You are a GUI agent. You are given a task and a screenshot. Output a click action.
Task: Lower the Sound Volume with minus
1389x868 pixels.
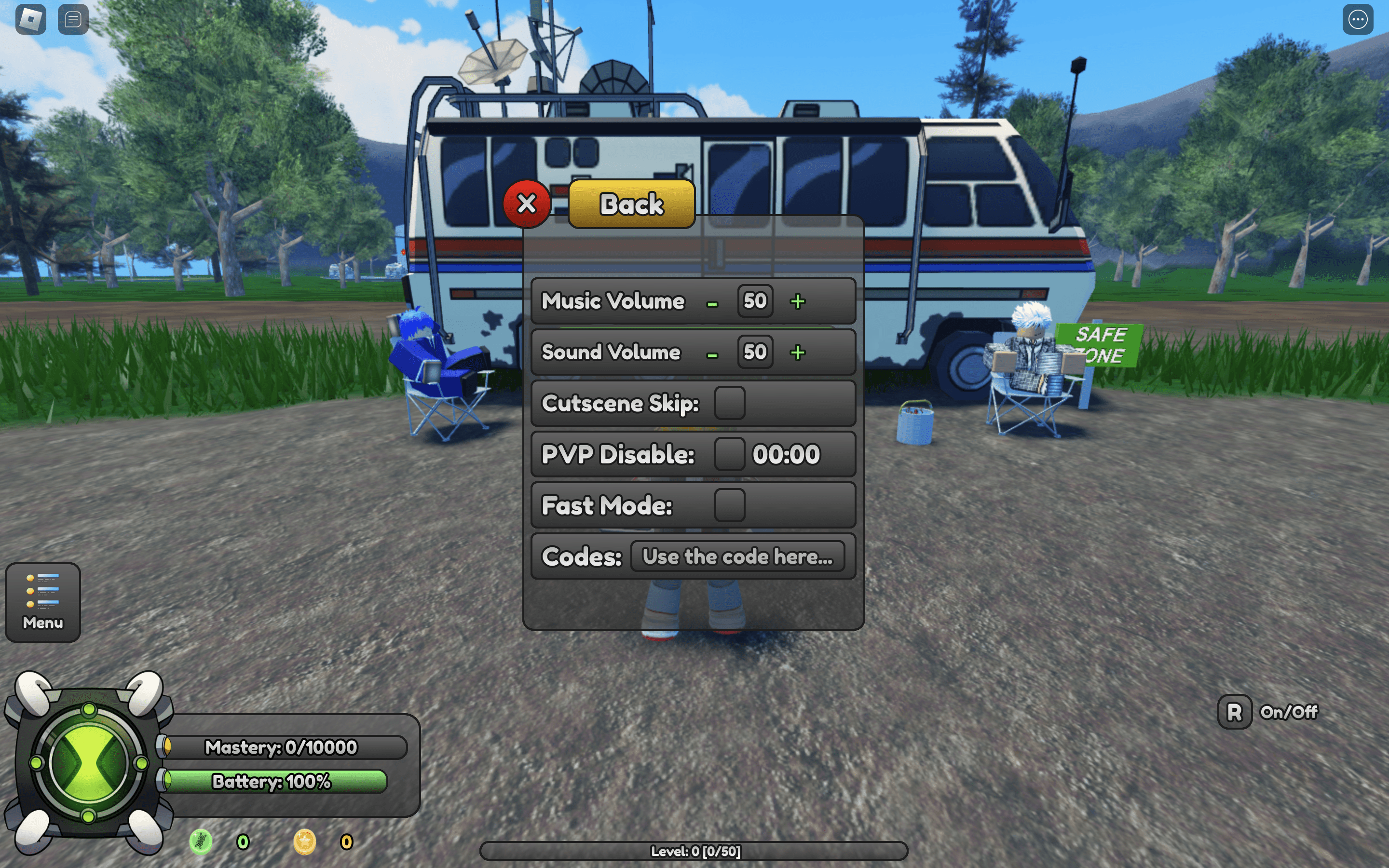tap(712, 354)
